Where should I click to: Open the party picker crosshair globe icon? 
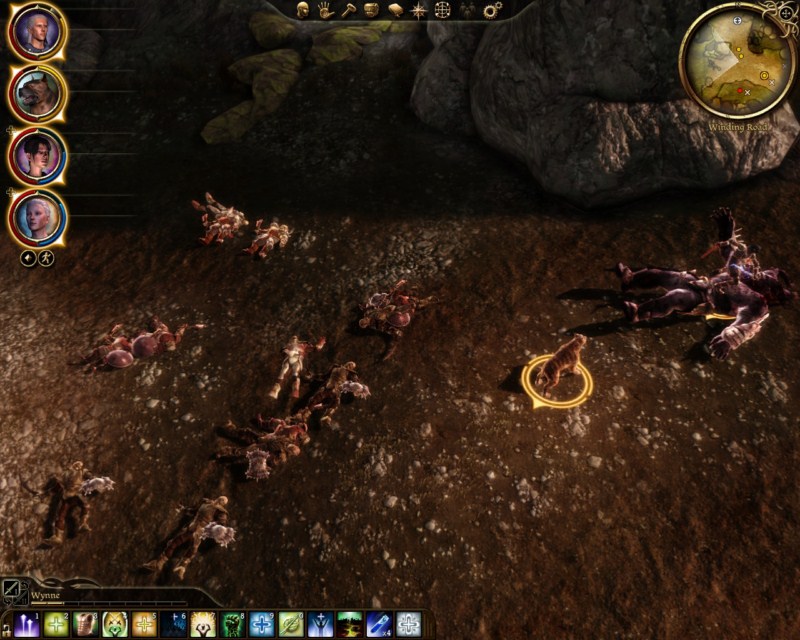(x=443, y=10)
